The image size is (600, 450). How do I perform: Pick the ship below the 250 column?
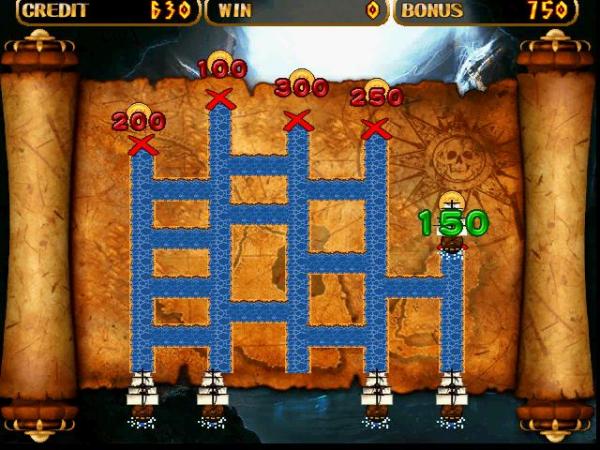(376, 396)
